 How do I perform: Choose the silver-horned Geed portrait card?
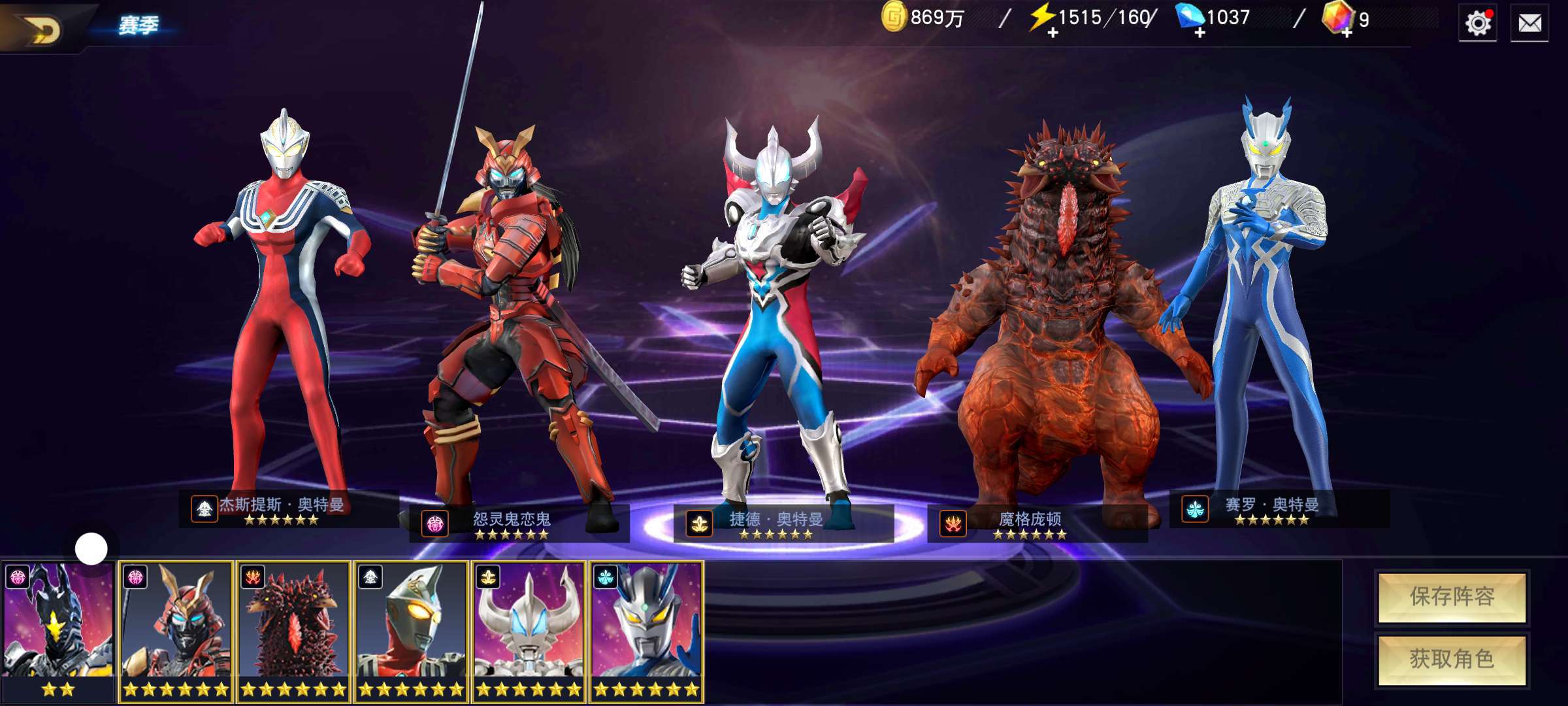529,630
